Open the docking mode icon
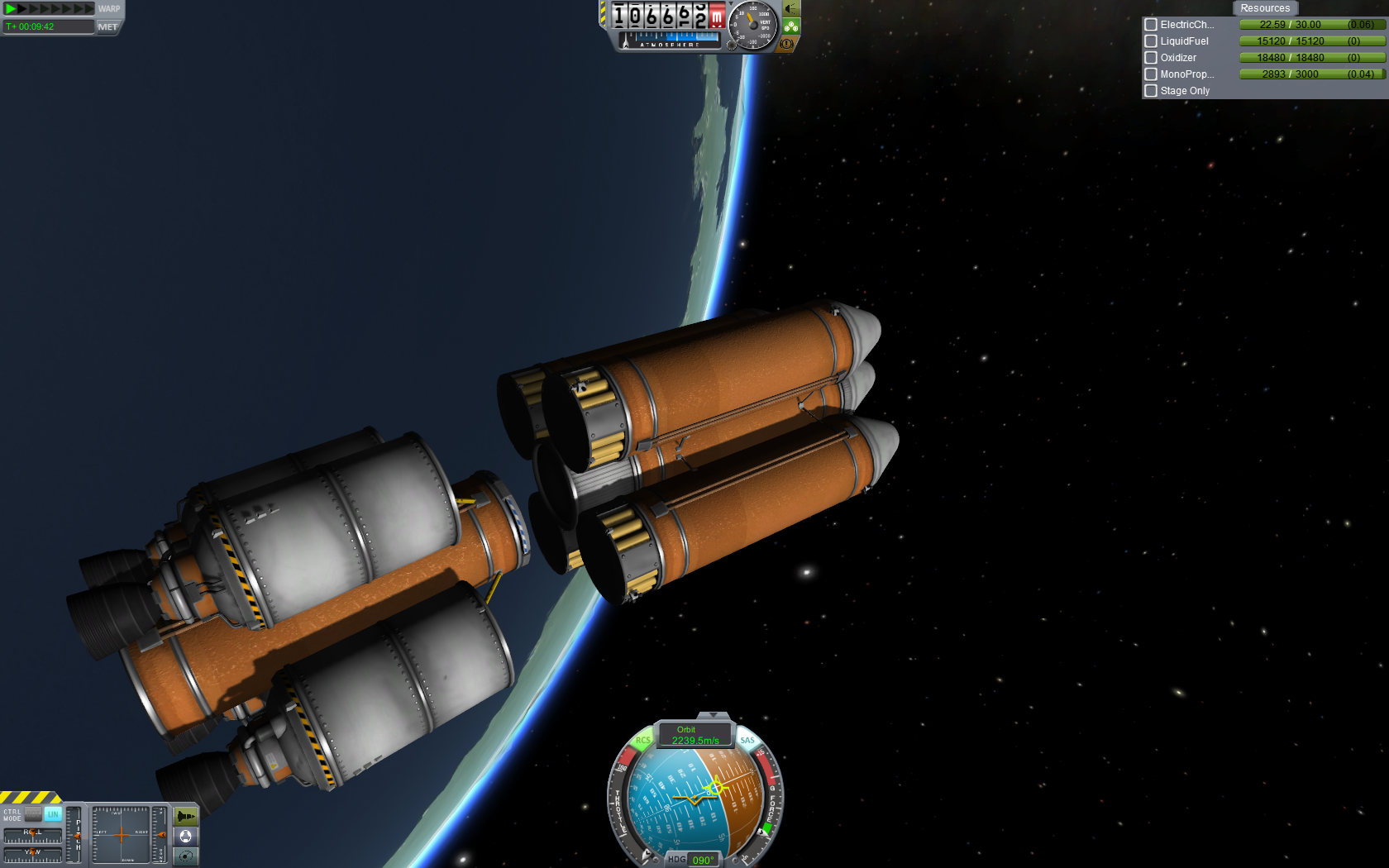This screenshot has width=1389, height=868. pos(186,837)
